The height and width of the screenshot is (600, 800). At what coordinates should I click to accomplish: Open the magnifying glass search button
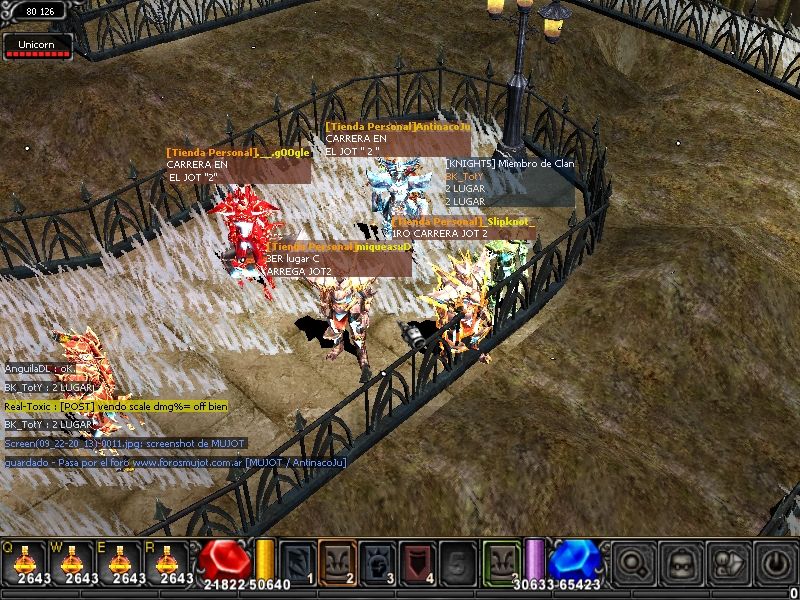634,562
